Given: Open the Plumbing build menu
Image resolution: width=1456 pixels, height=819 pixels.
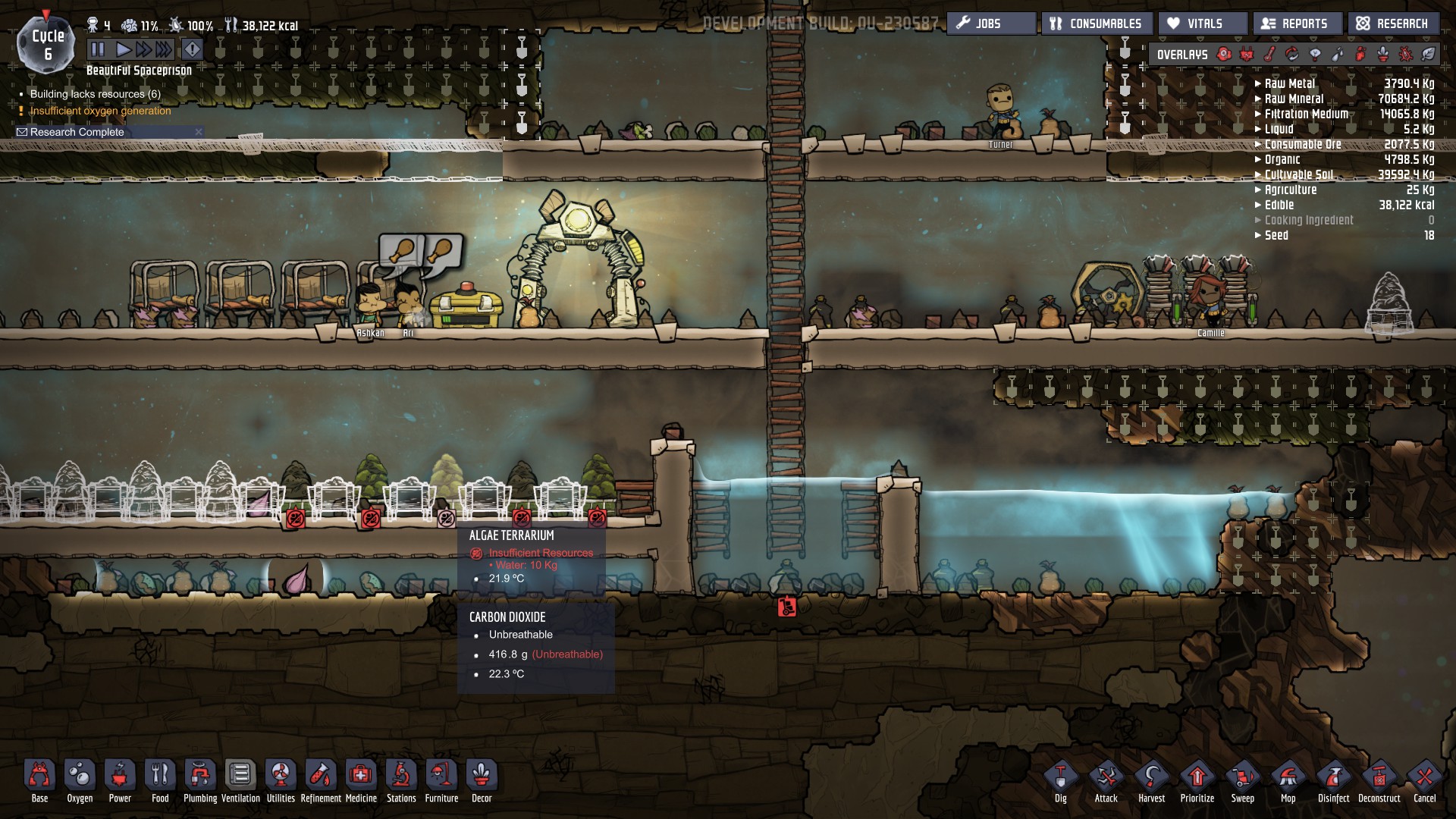Looking at the screenshot, I should [200, 780].
